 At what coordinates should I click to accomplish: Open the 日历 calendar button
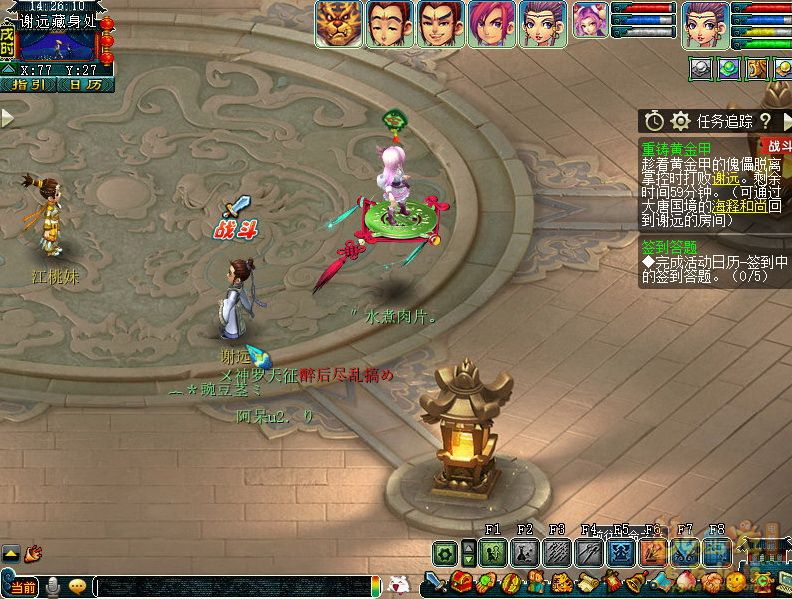83,85
